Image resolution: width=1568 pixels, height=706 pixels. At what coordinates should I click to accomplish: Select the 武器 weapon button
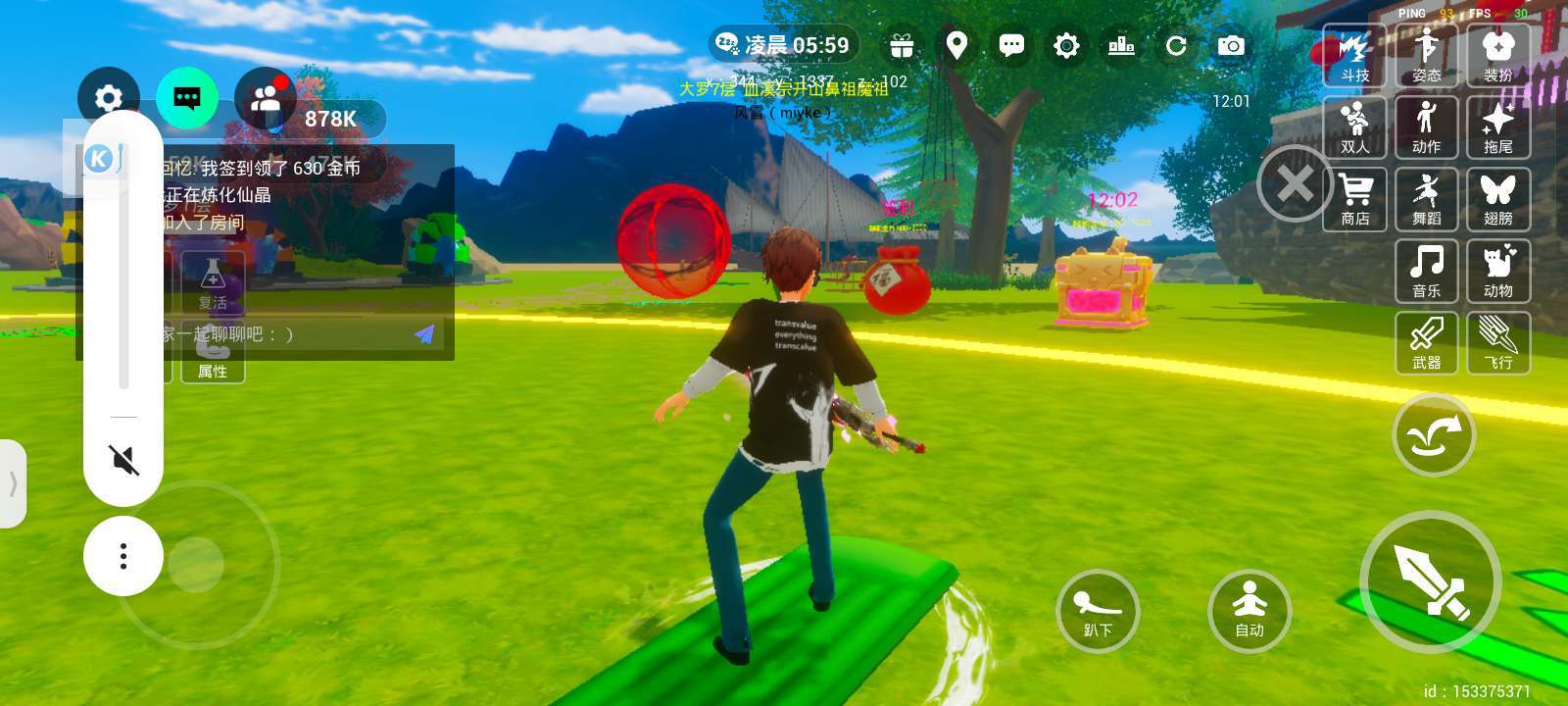tap(1426, 343)
